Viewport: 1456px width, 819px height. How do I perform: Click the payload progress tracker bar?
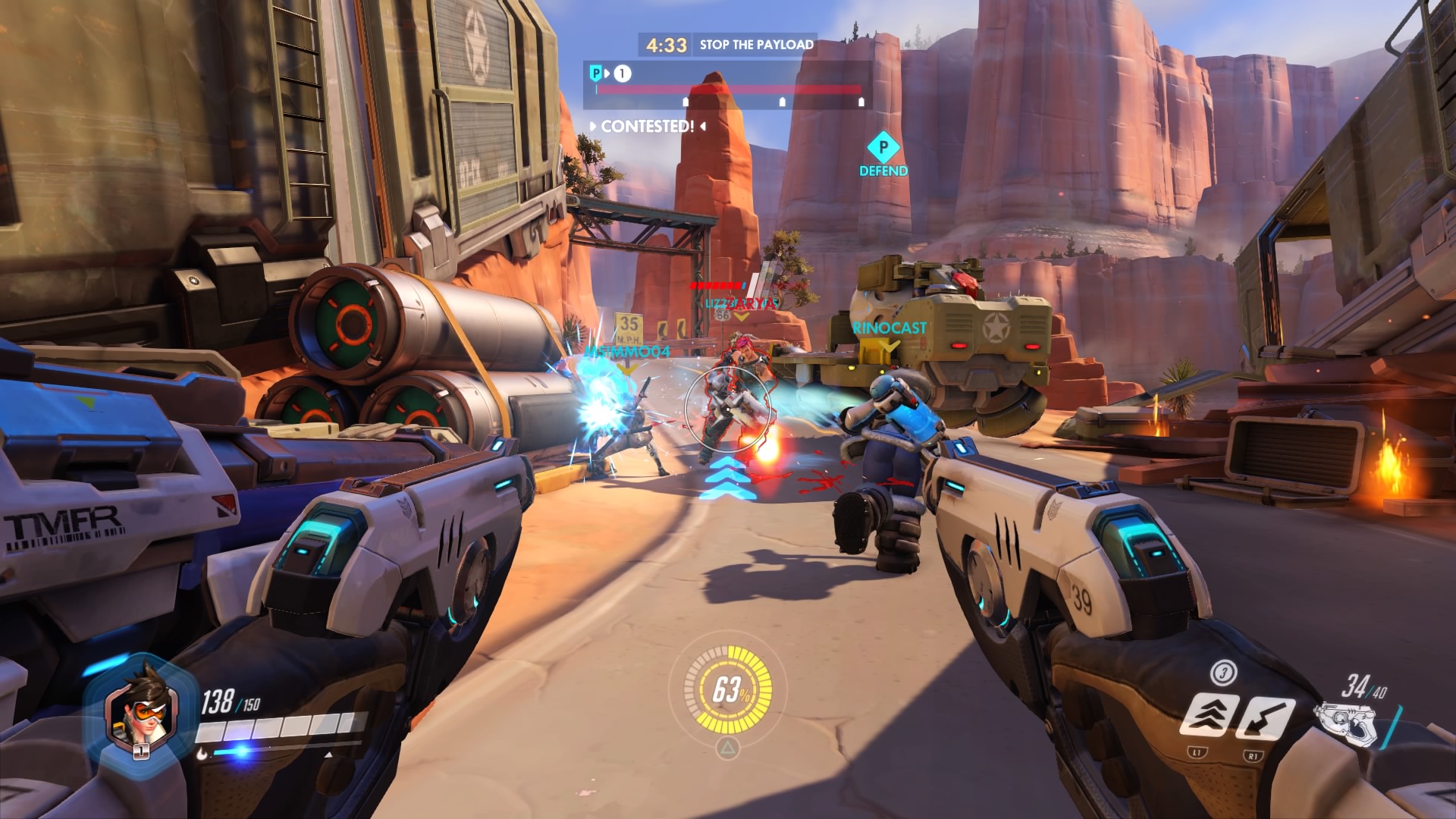coord(728,89)
